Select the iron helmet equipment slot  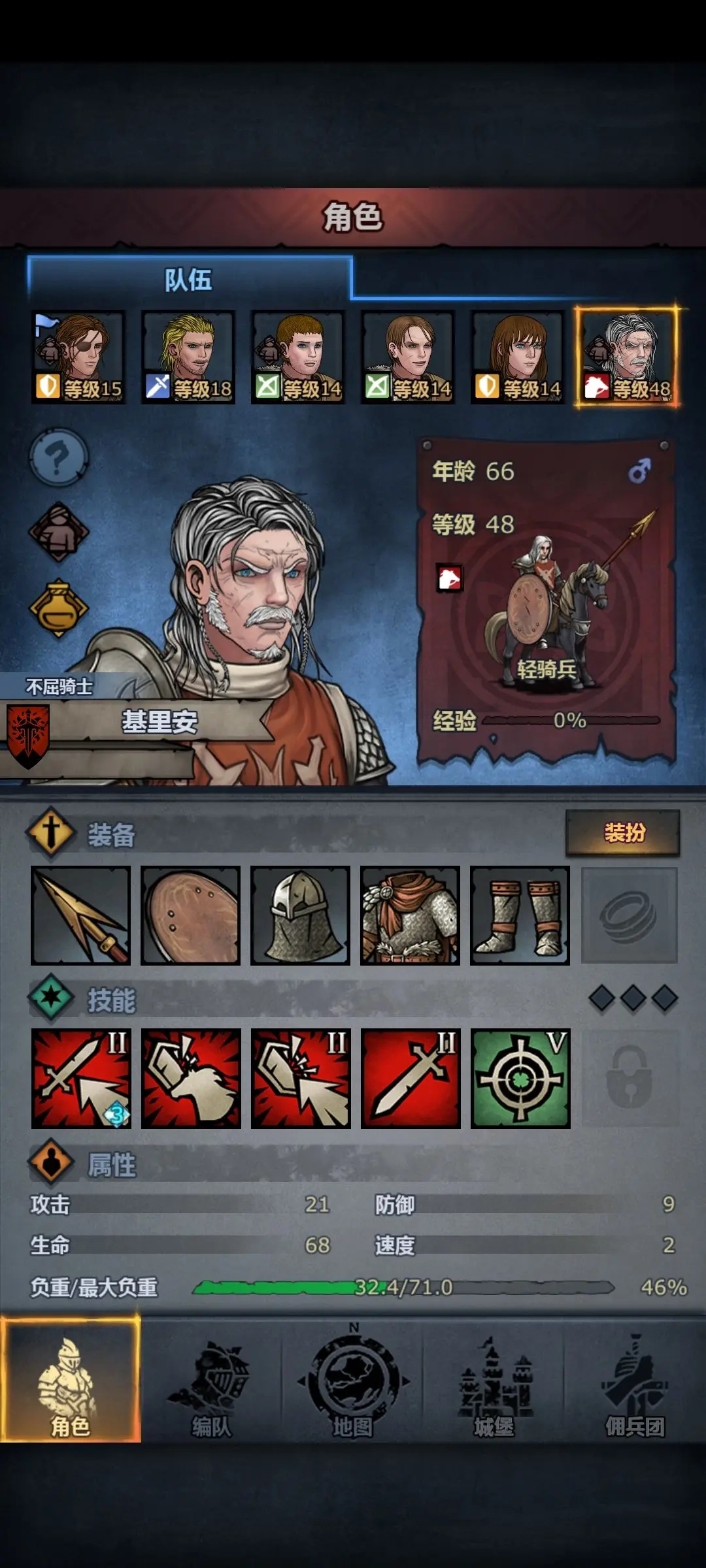tap(301, 915)
